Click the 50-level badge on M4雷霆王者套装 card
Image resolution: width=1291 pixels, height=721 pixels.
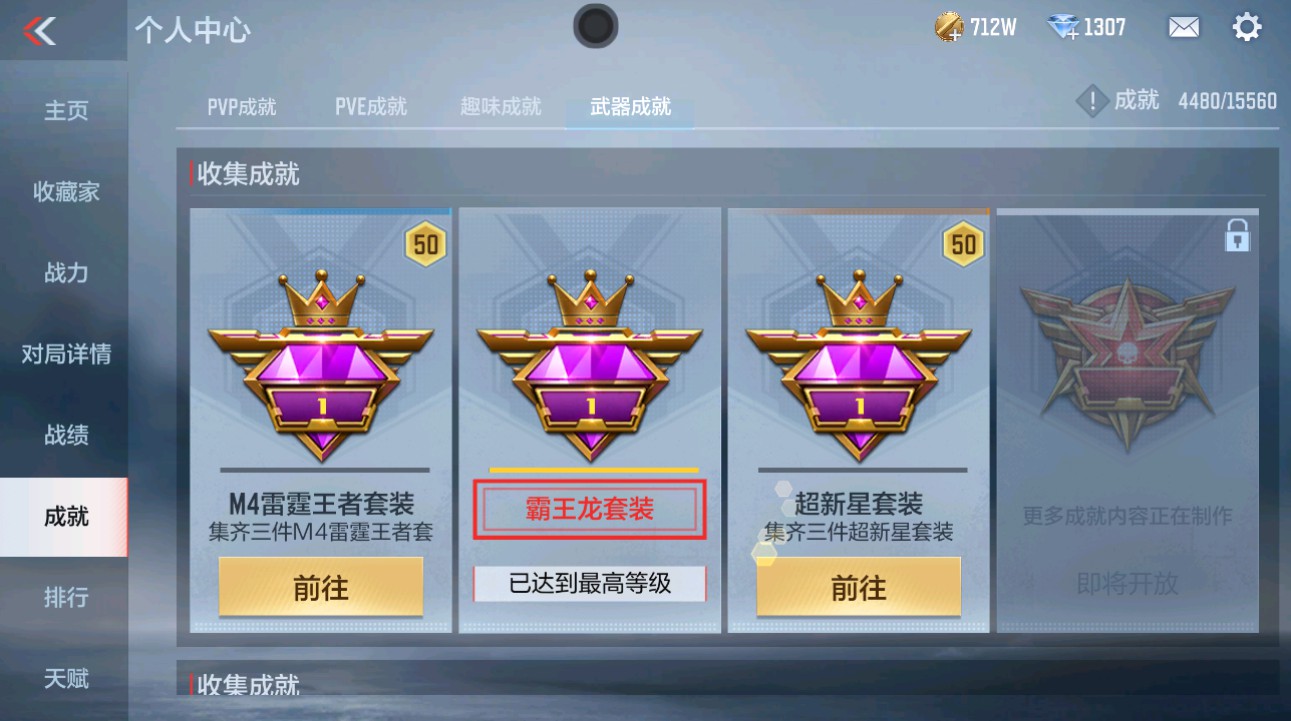pyautogui.click(x=427, y=243)
